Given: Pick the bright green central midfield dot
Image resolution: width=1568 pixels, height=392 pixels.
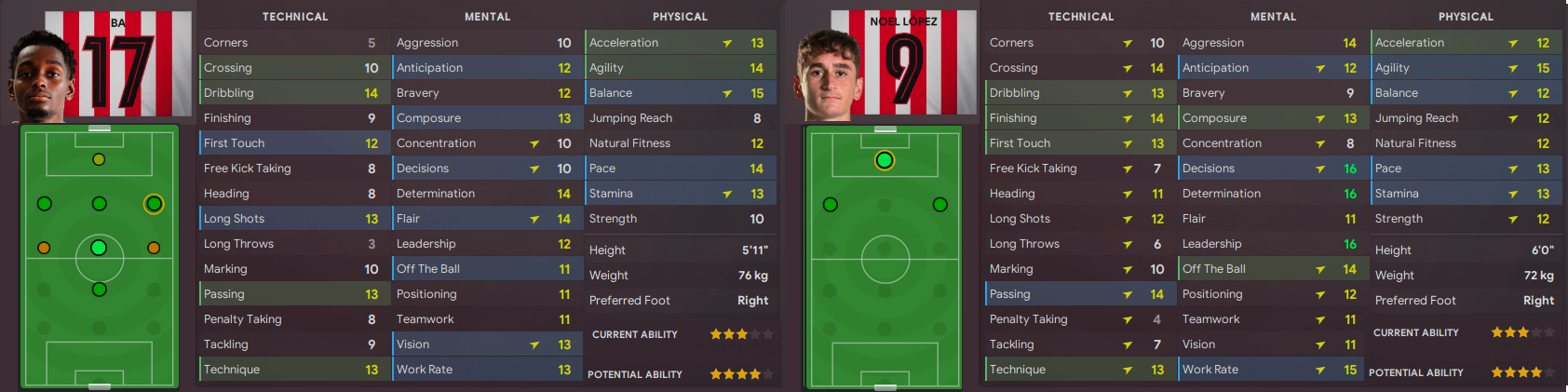Looking at the screenshot, I should (99, 248).
